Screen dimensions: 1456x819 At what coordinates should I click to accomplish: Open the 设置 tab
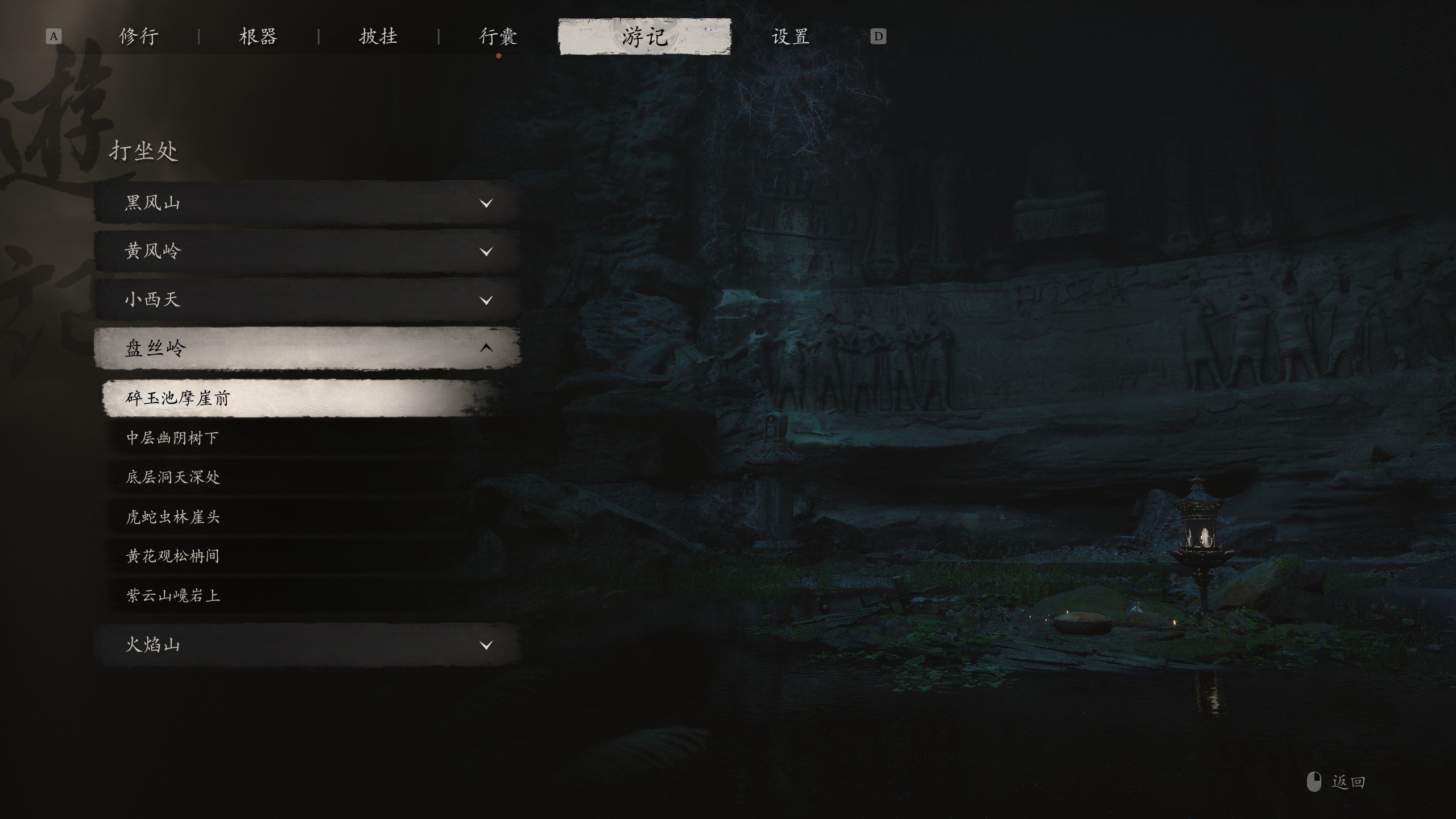[790, 37]
